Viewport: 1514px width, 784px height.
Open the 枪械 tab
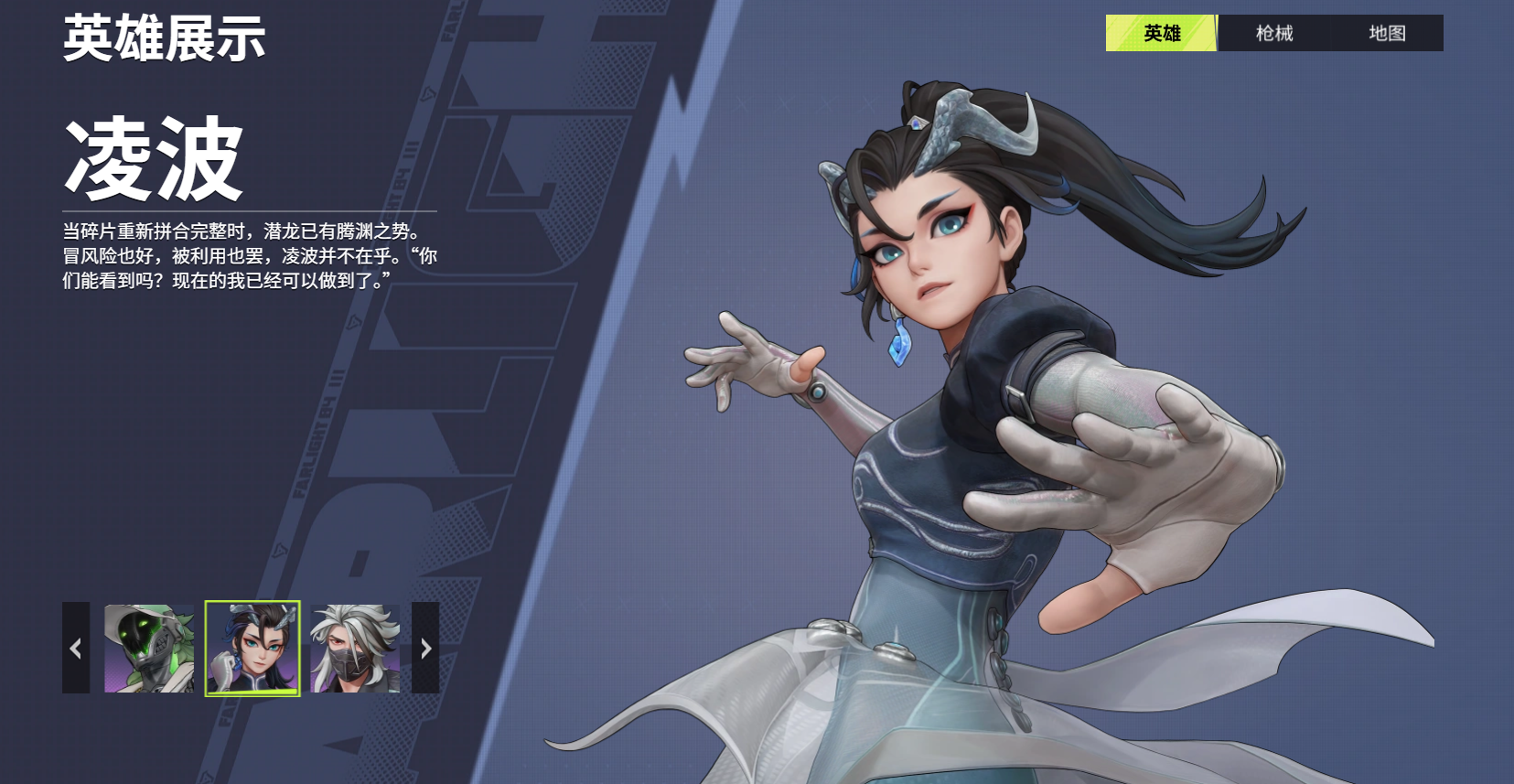click(1273, 33)
